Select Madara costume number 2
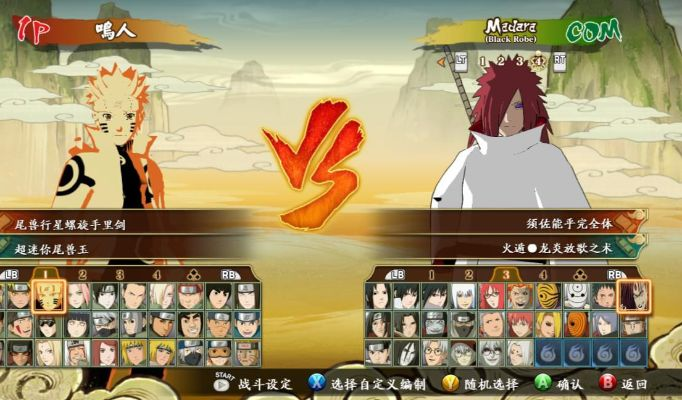This screenshot has height=400, width=682. pos(501,62)
